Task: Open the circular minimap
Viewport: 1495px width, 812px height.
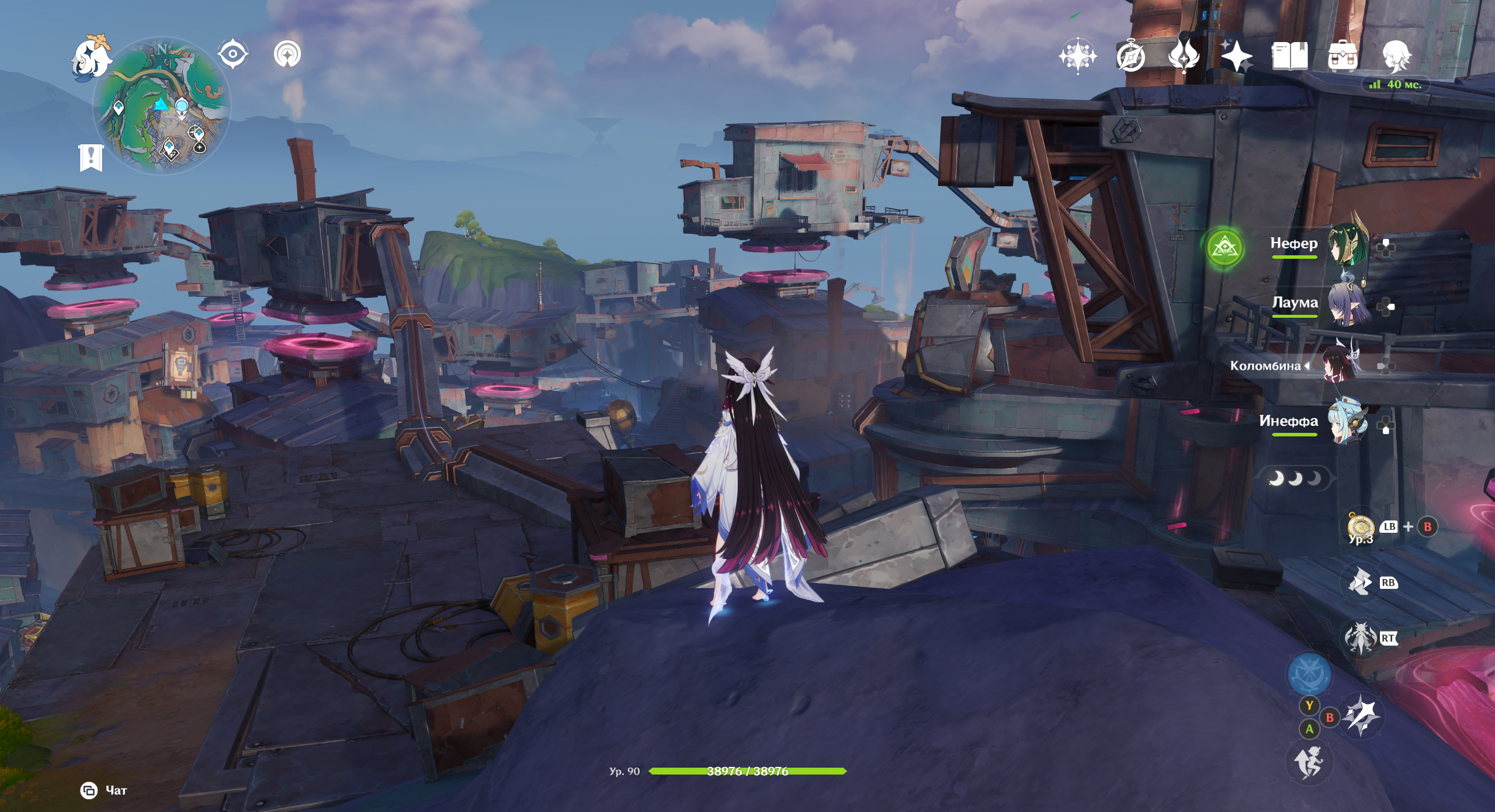Action: [x=162, y=106]
